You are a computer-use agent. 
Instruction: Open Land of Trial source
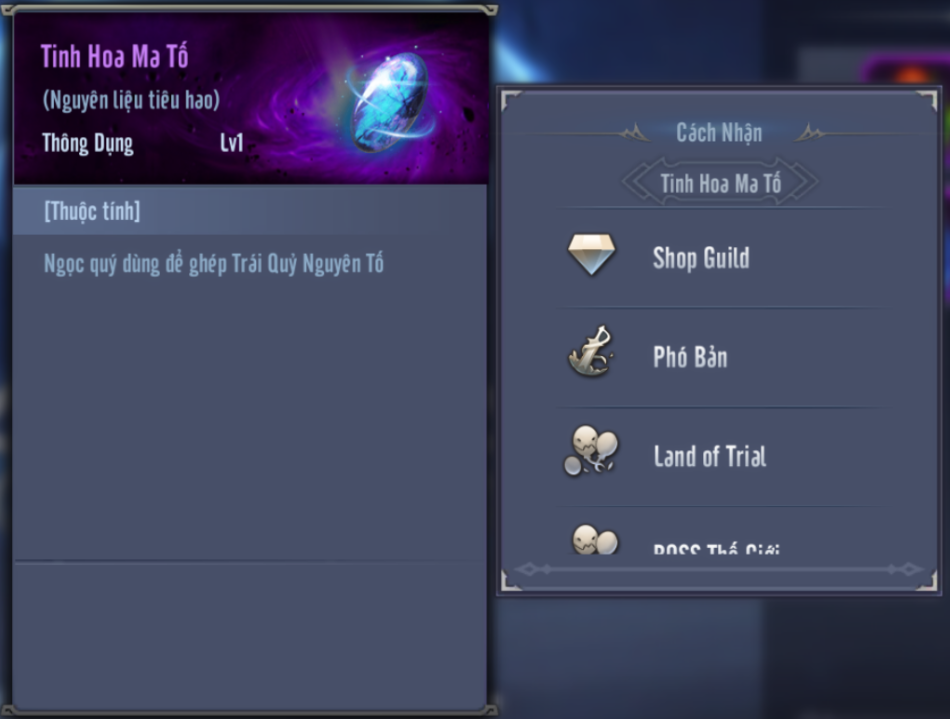708,457
